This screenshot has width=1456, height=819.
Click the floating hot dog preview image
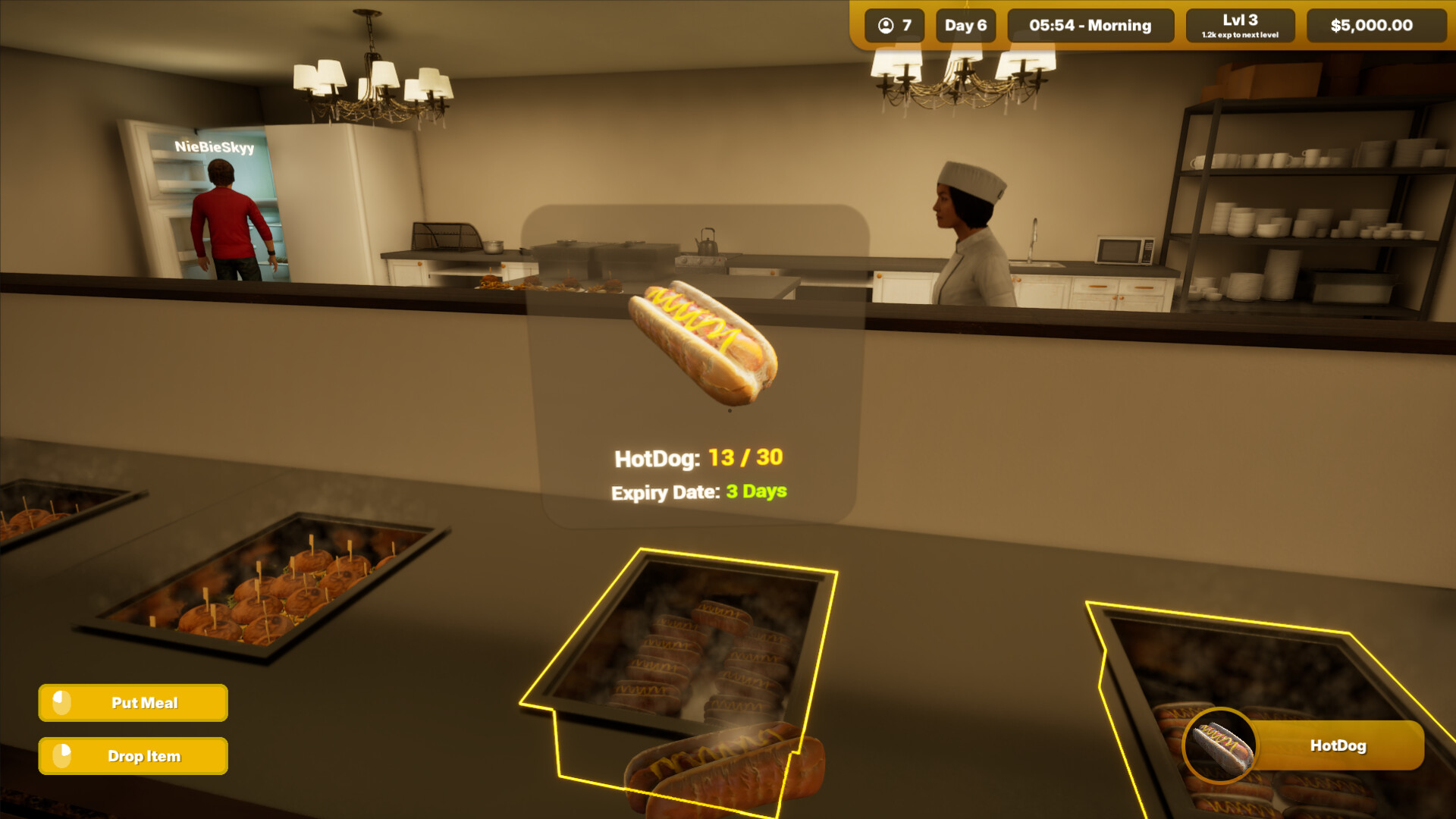coord(701,341)
